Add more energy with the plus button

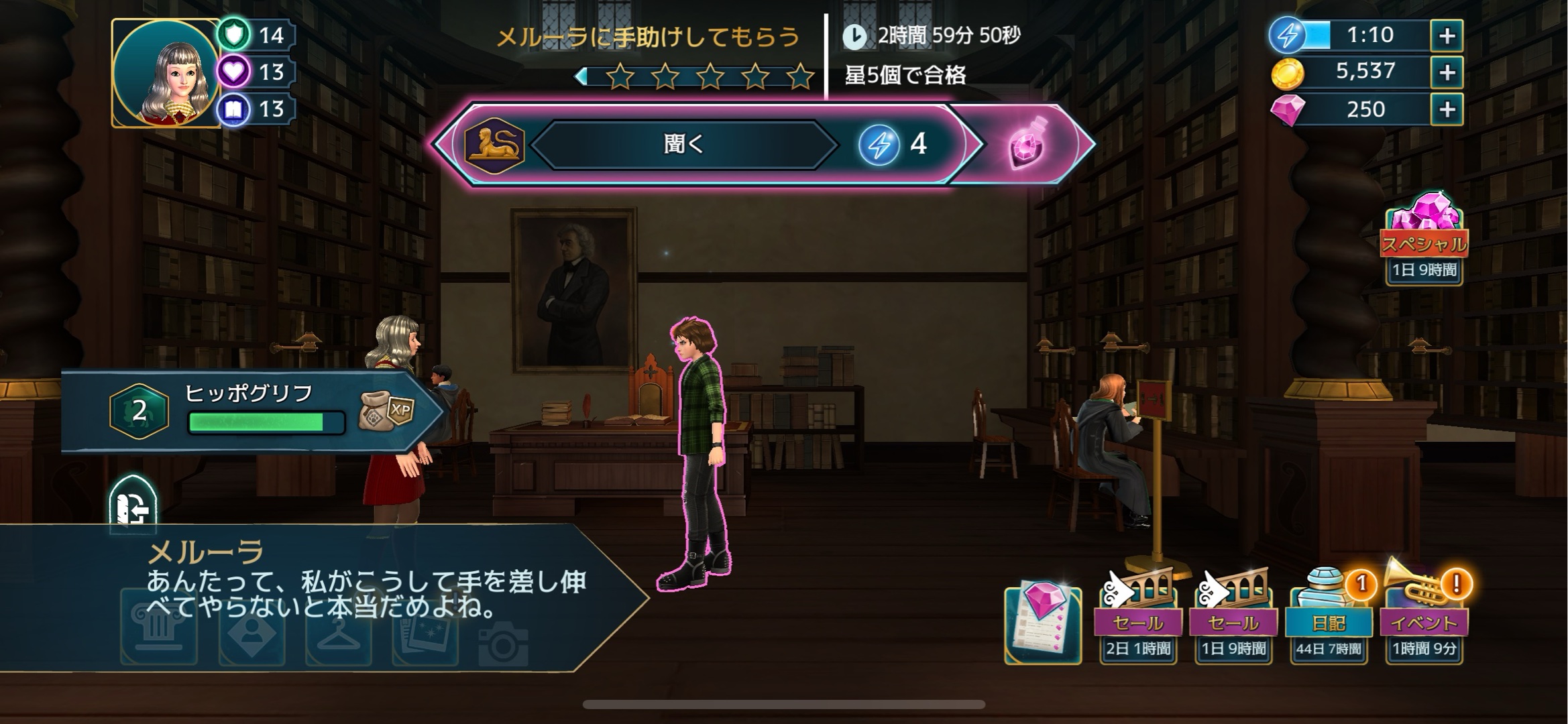pyautogui.click(x=1447, y=36)
